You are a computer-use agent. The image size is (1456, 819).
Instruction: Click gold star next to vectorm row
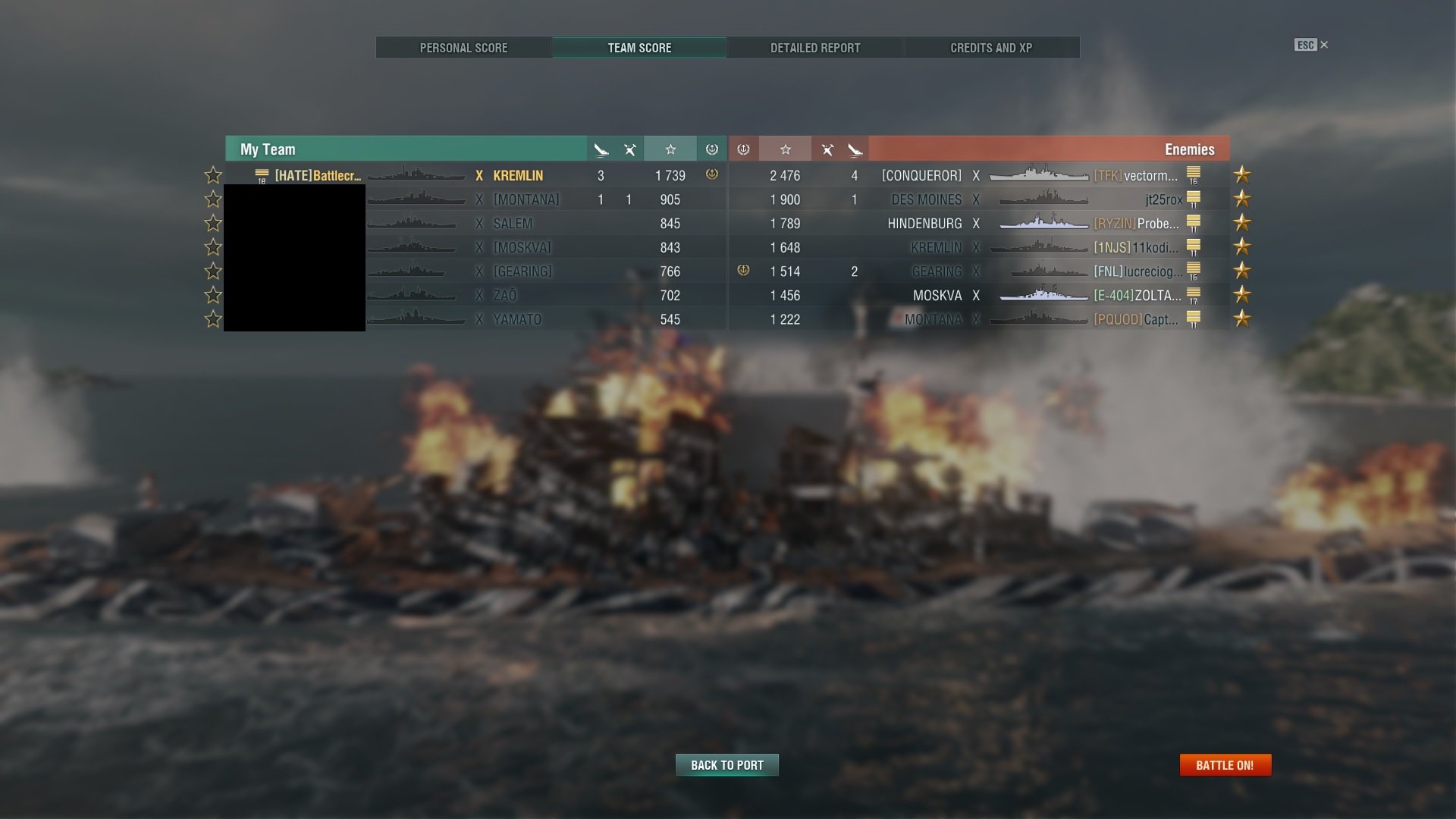tap(1242, 175)
